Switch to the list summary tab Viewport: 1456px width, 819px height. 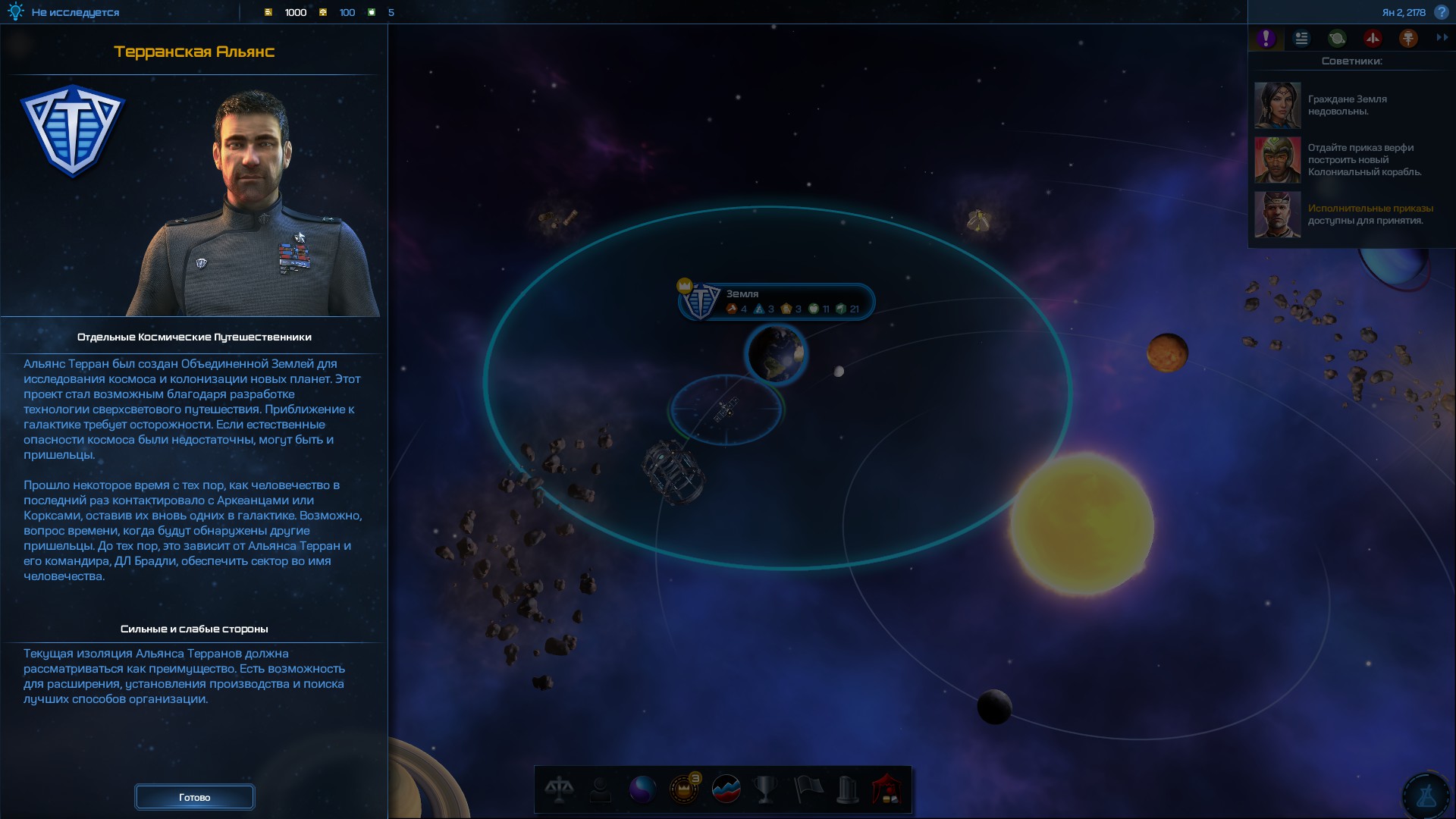click(1301, 39)
